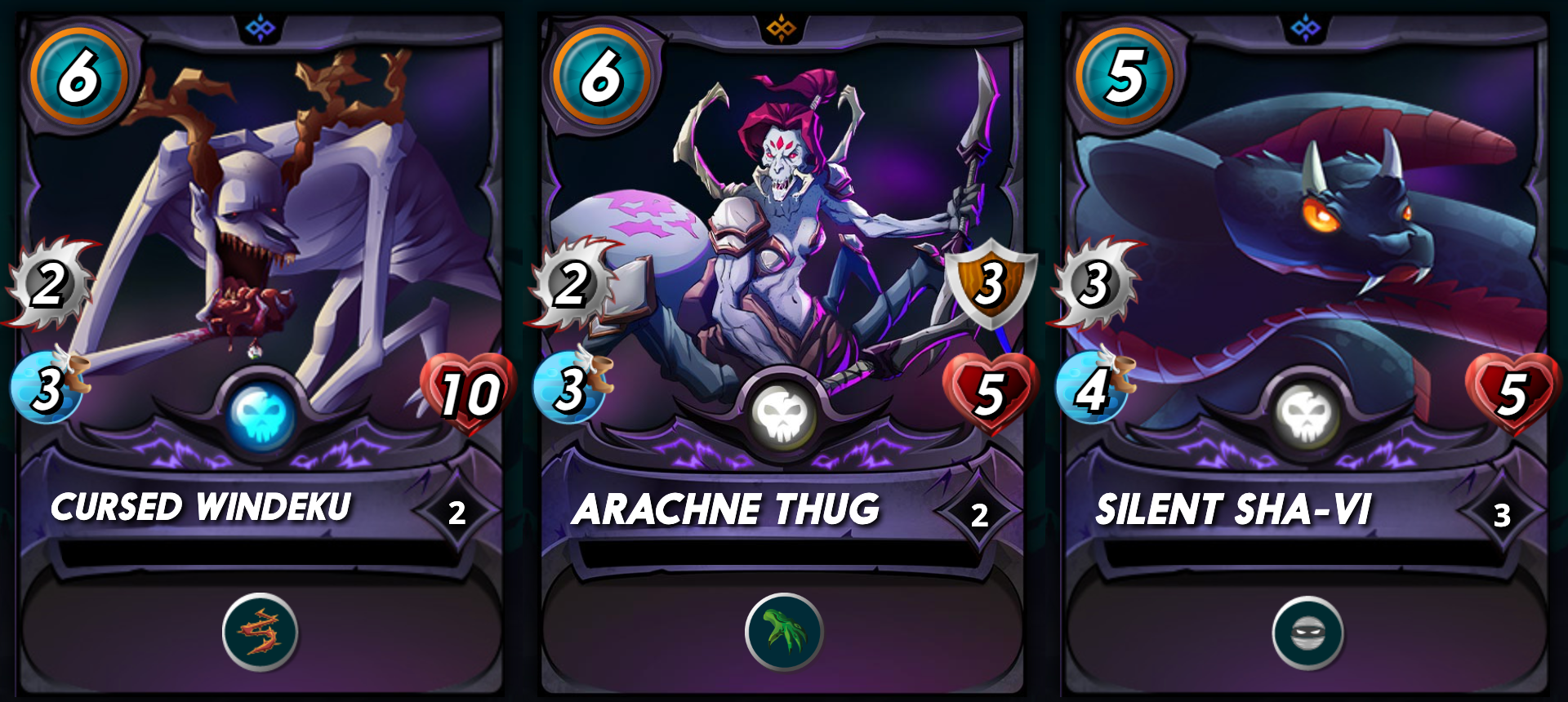Click the level 3 indicator on Silent Sha-Vi
The image size is (1568, 702).
coord(1501,514)
